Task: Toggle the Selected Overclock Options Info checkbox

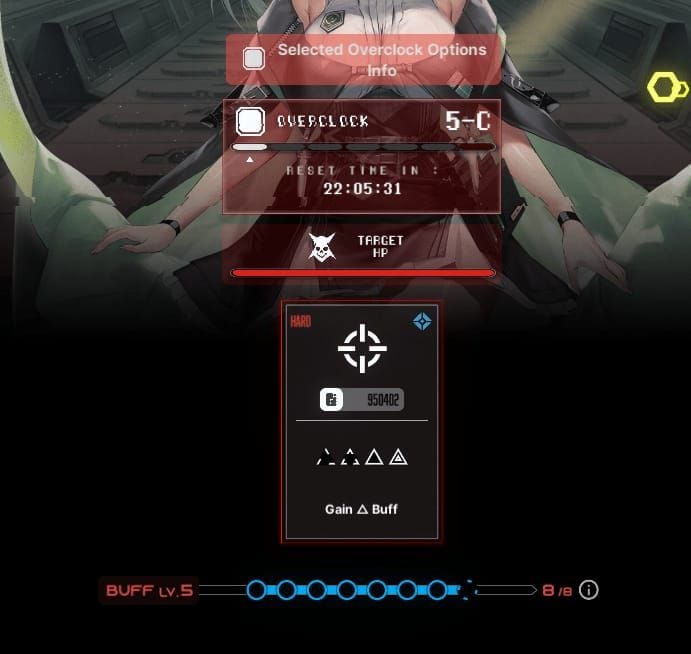Action: pyautogui.click(x=254, y=59)
